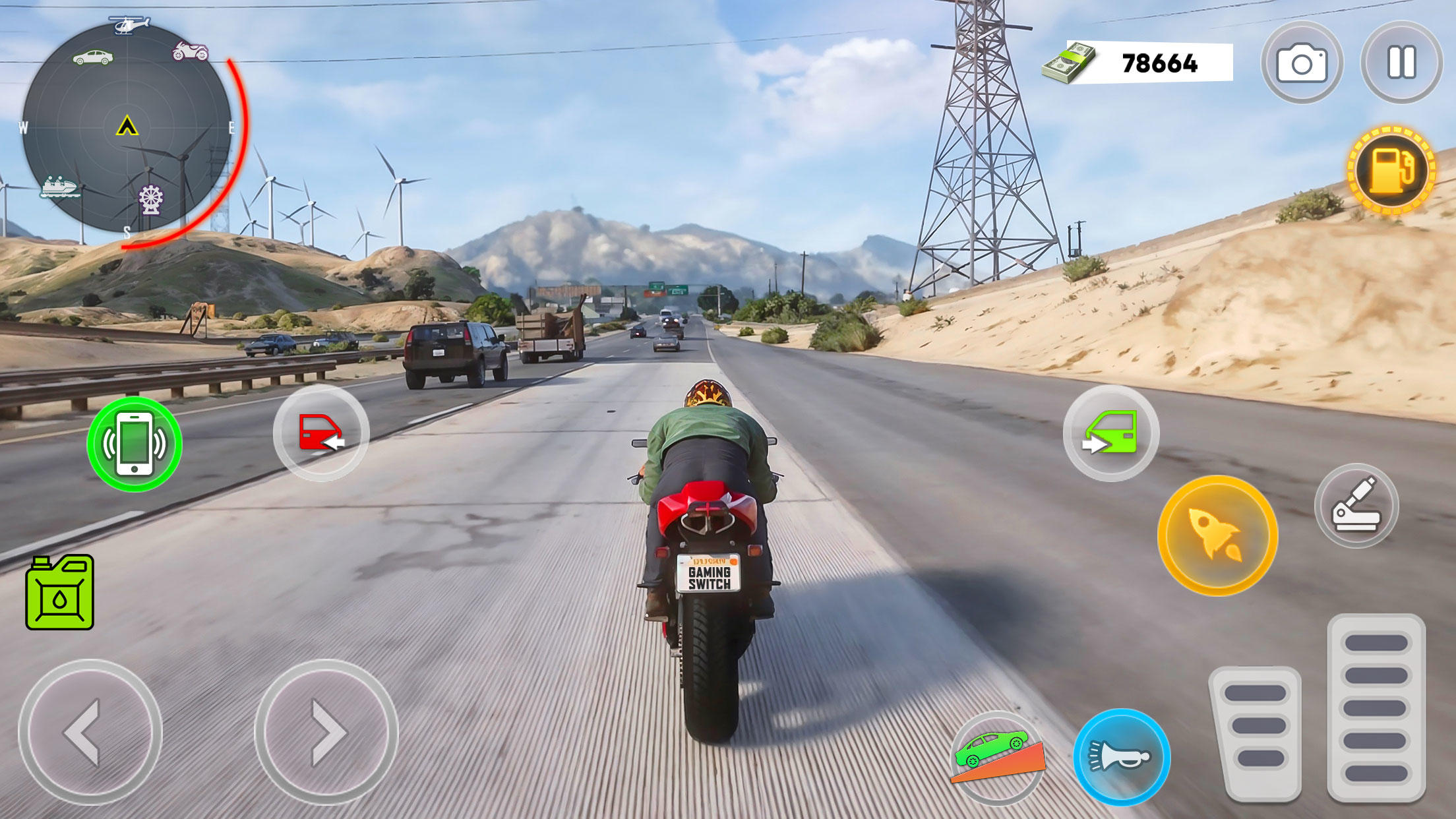Select the motorcycle icon on the minimap
Screen dimensions: 1456x819
pos(190,51)
